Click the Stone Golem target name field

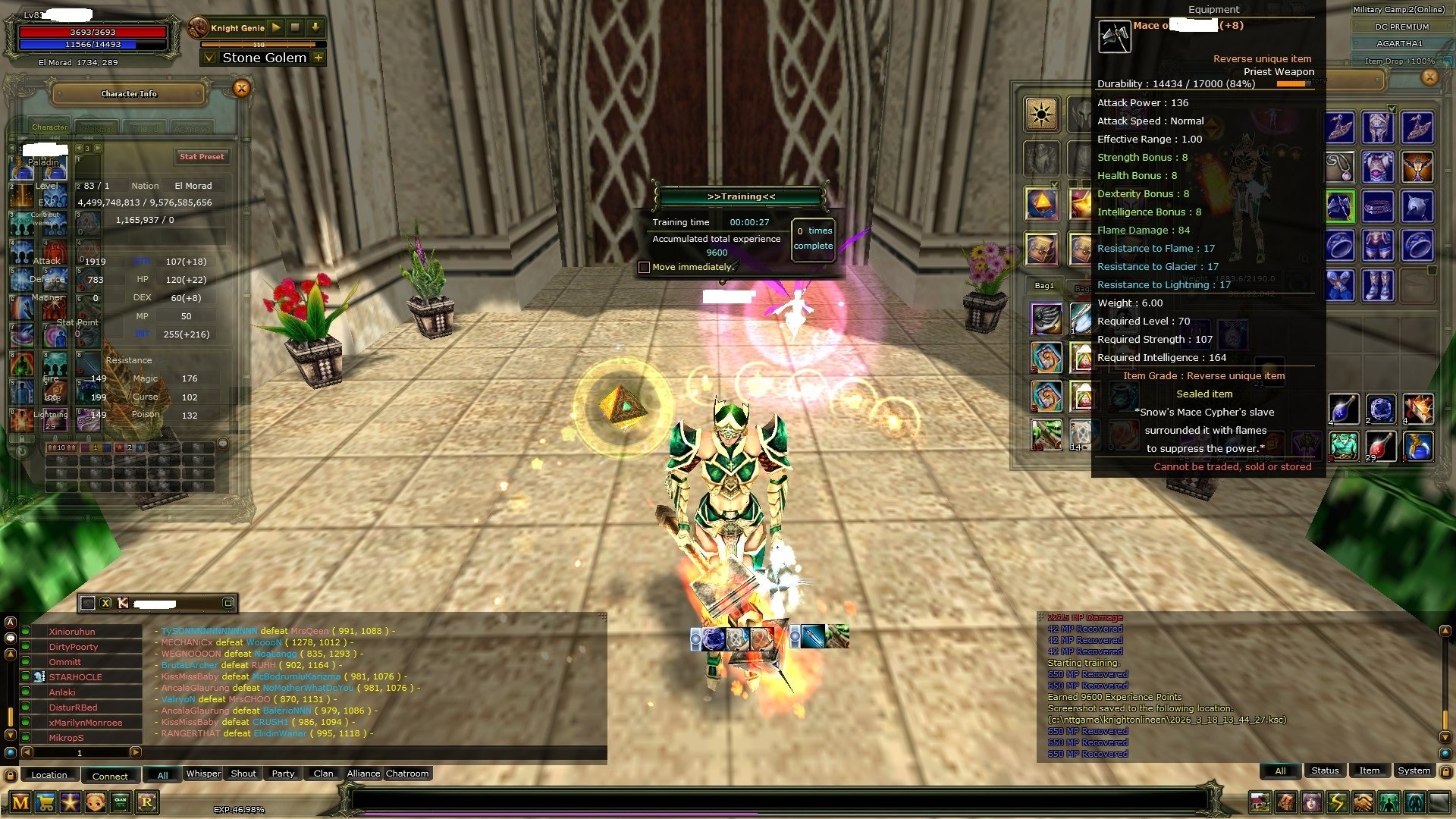coord(264,58)
